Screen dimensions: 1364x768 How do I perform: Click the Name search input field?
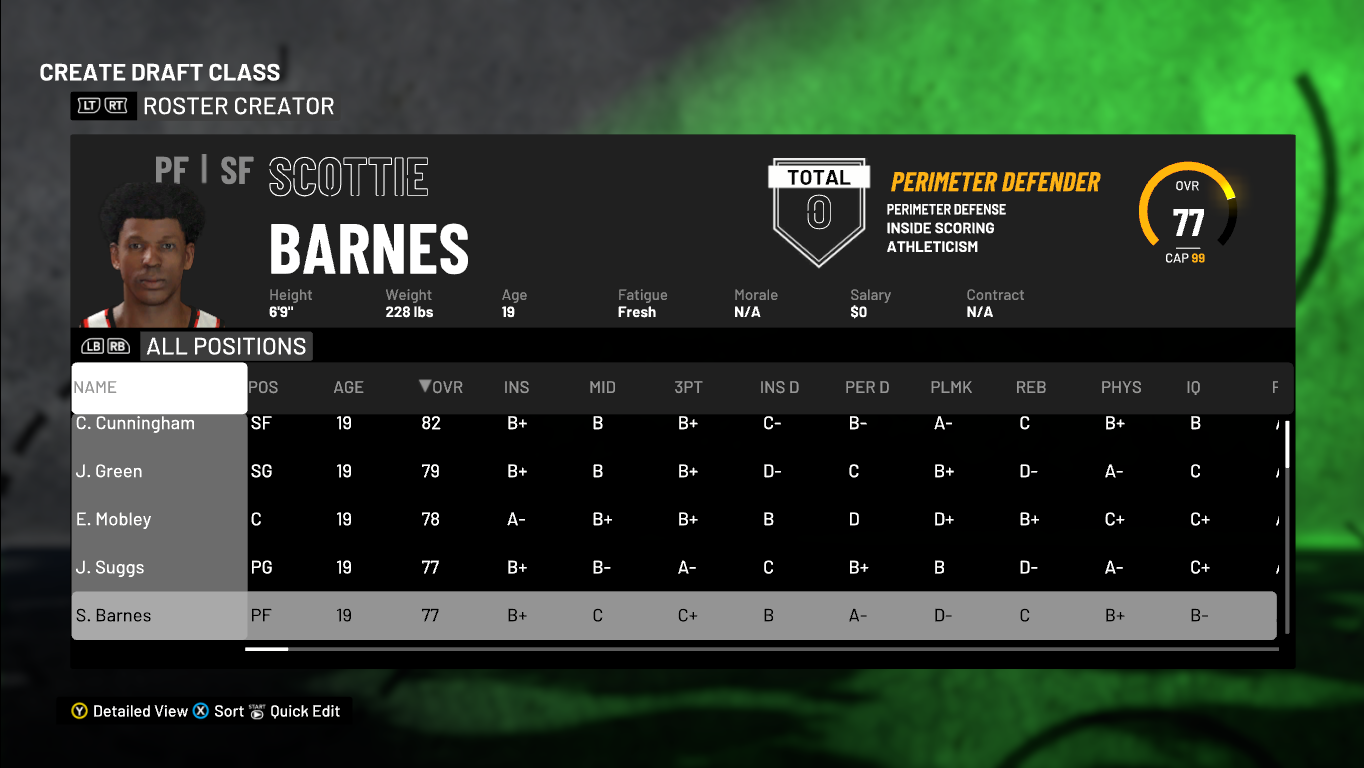[x=158, y=388]
